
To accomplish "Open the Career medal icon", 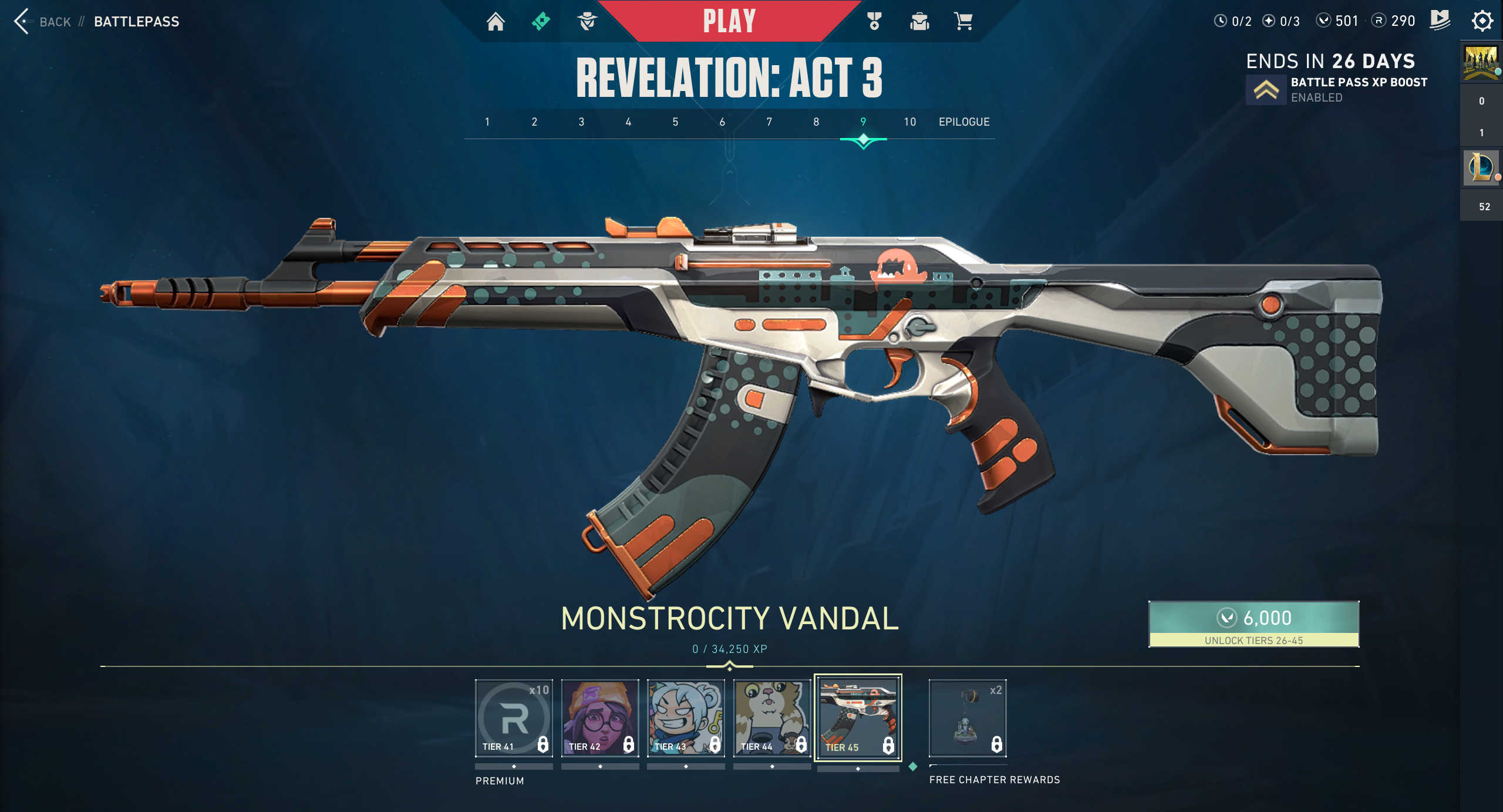I will (874, 22).
